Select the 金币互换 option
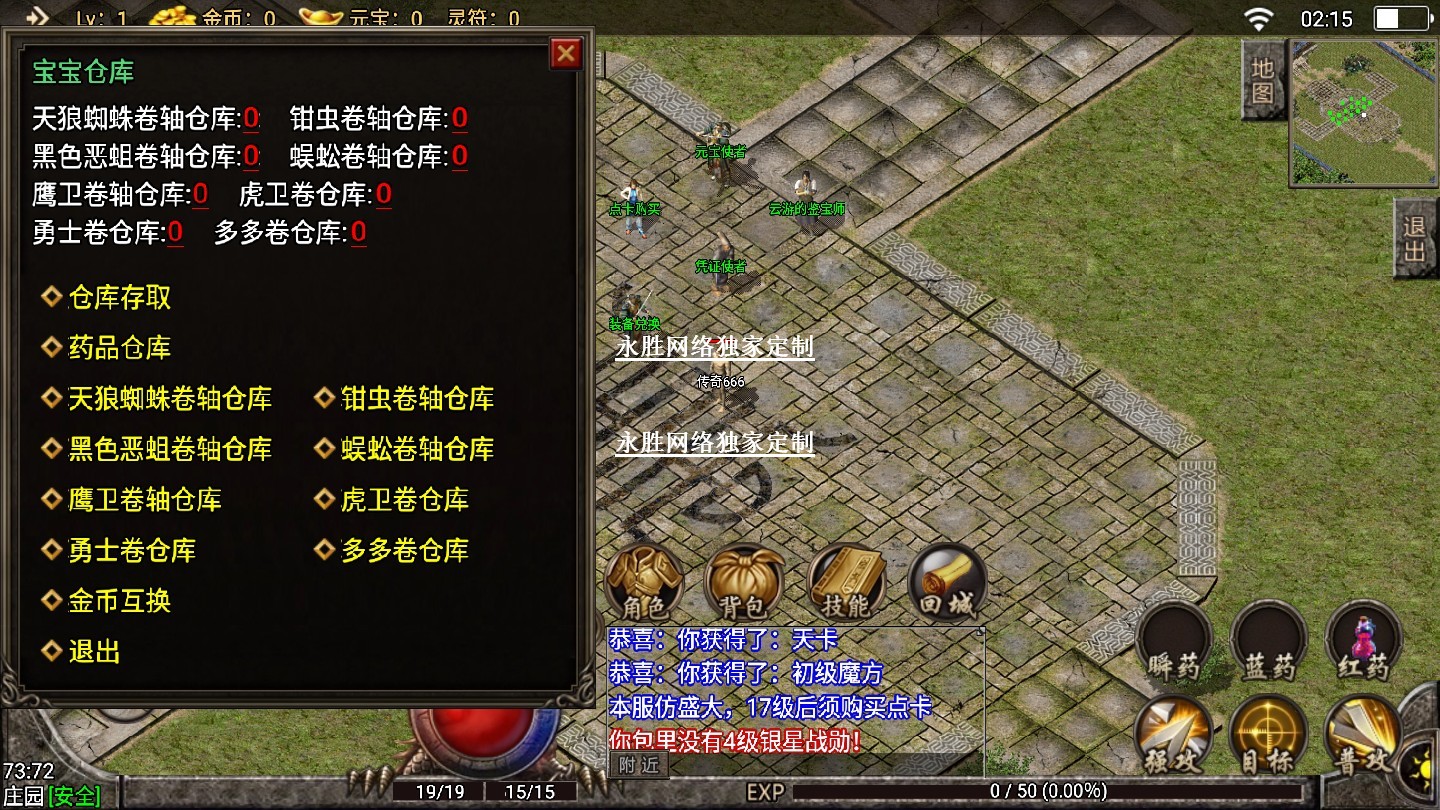This screenshot has width=1440, height=810. coord(119,601)
